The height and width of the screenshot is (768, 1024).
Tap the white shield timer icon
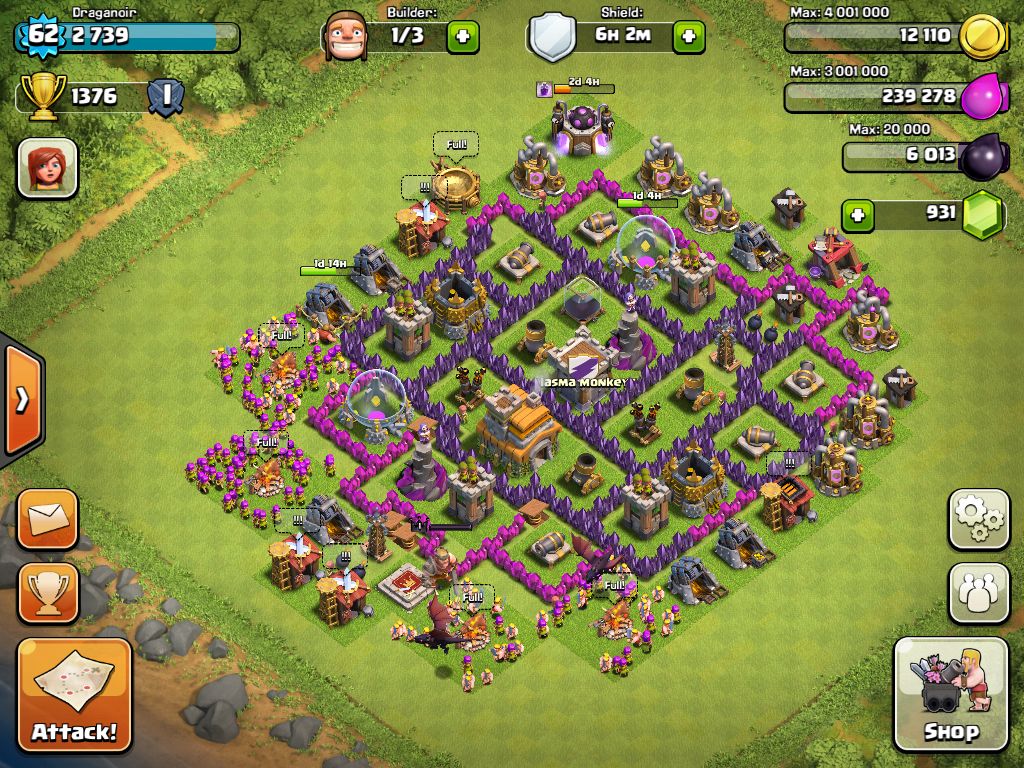pyautogui.click(x=550, y=38)
